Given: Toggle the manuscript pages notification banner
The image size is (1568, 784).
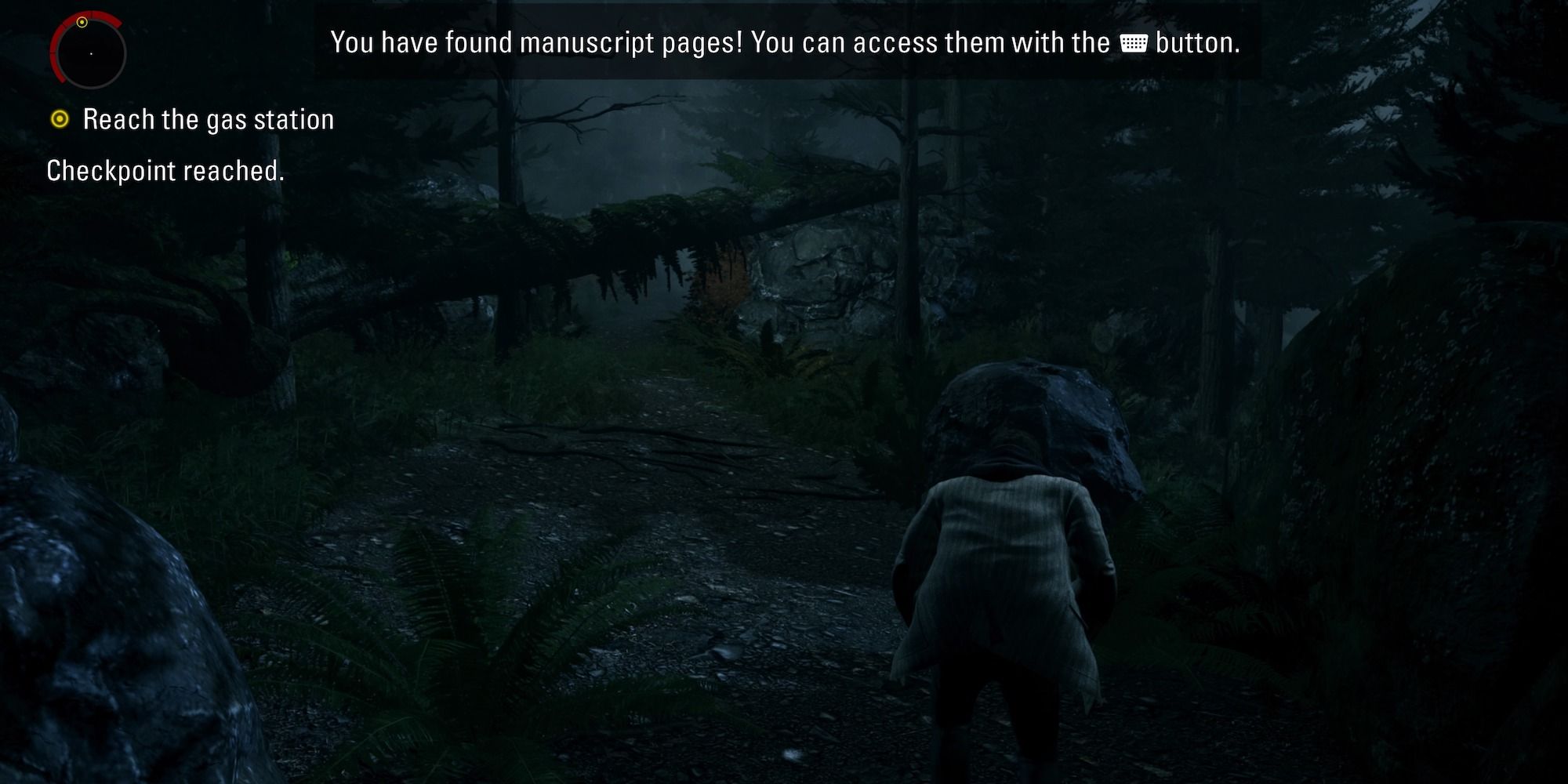Looking at the screenshot, I should point(784,44).
